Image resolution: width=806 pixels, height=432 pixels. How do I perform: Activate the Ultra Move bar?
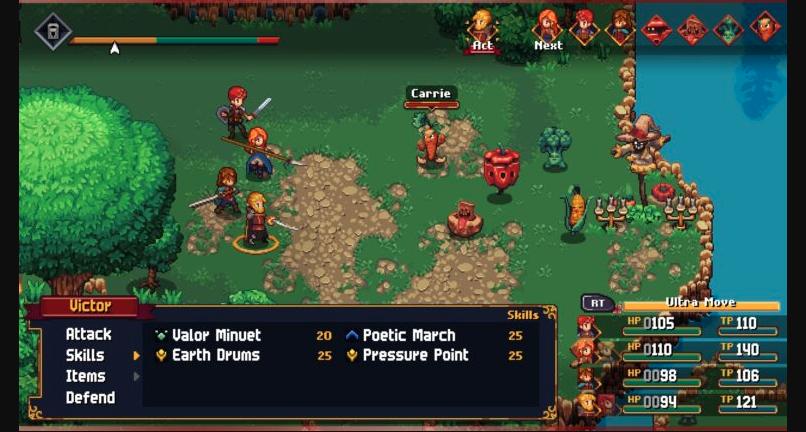[700, 304]
